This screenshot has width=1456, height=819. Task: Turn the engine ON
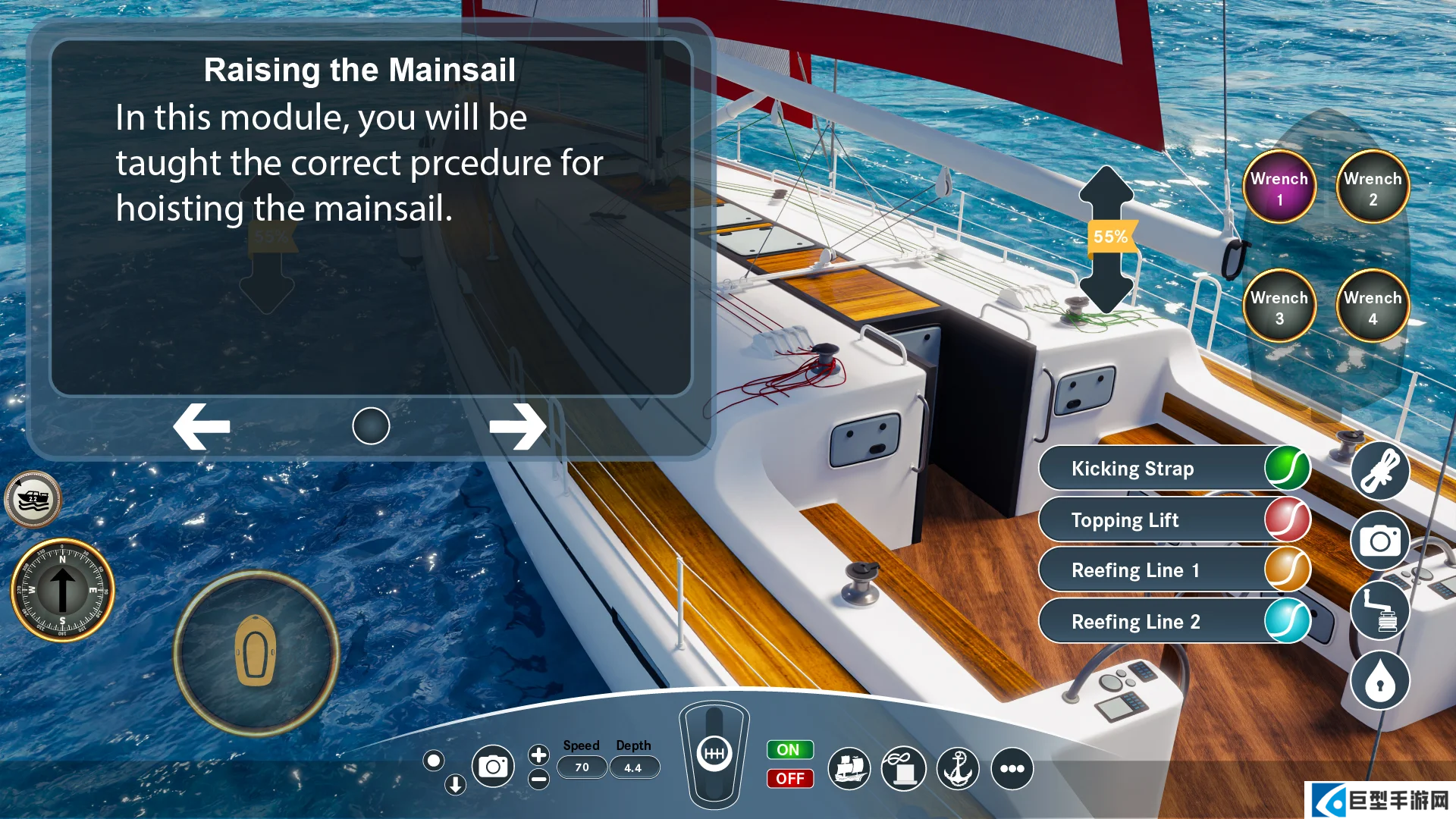[789, 750]
